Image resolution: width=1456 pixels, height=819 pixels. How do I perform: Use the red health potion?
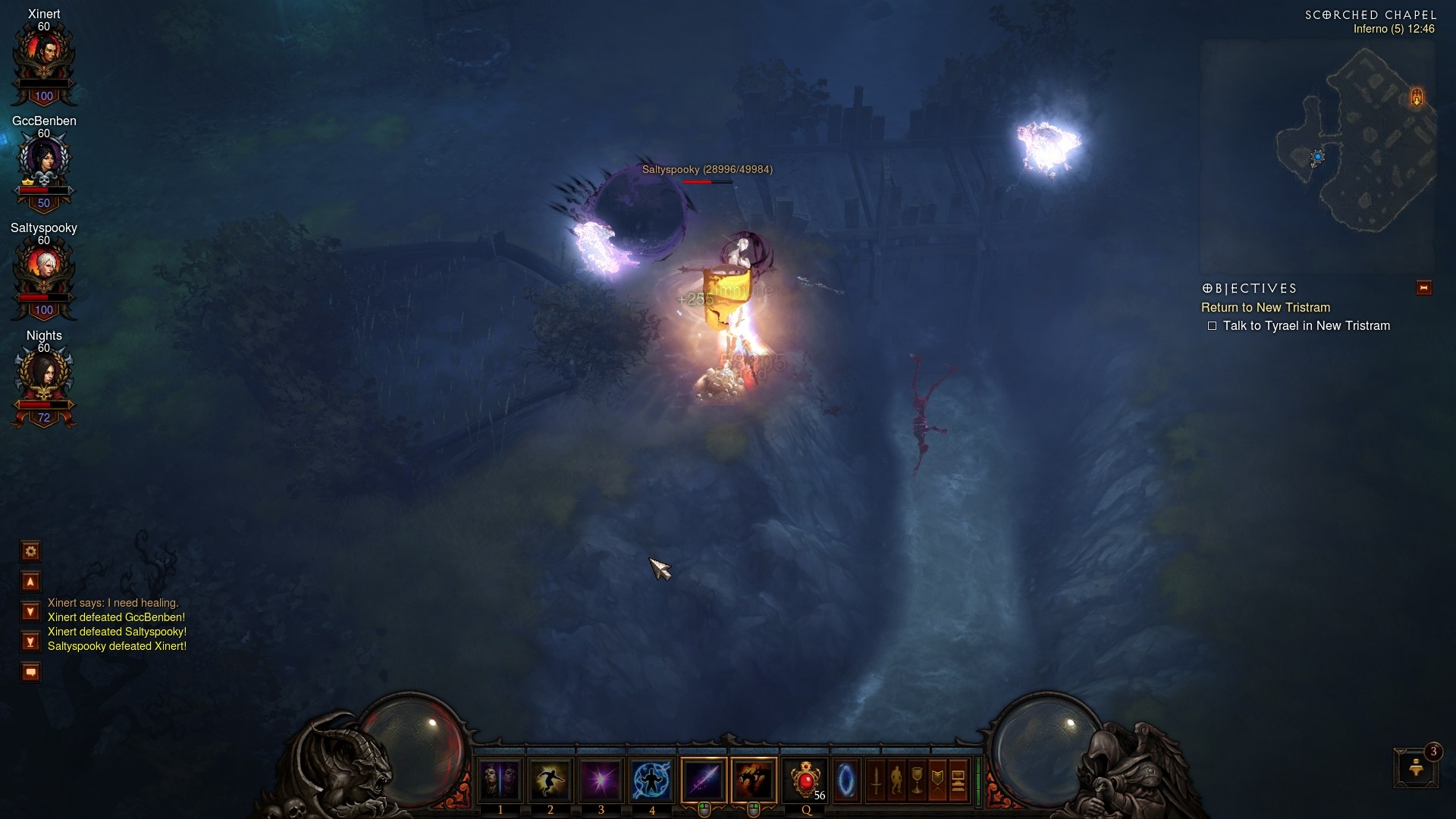coord(805,780)
